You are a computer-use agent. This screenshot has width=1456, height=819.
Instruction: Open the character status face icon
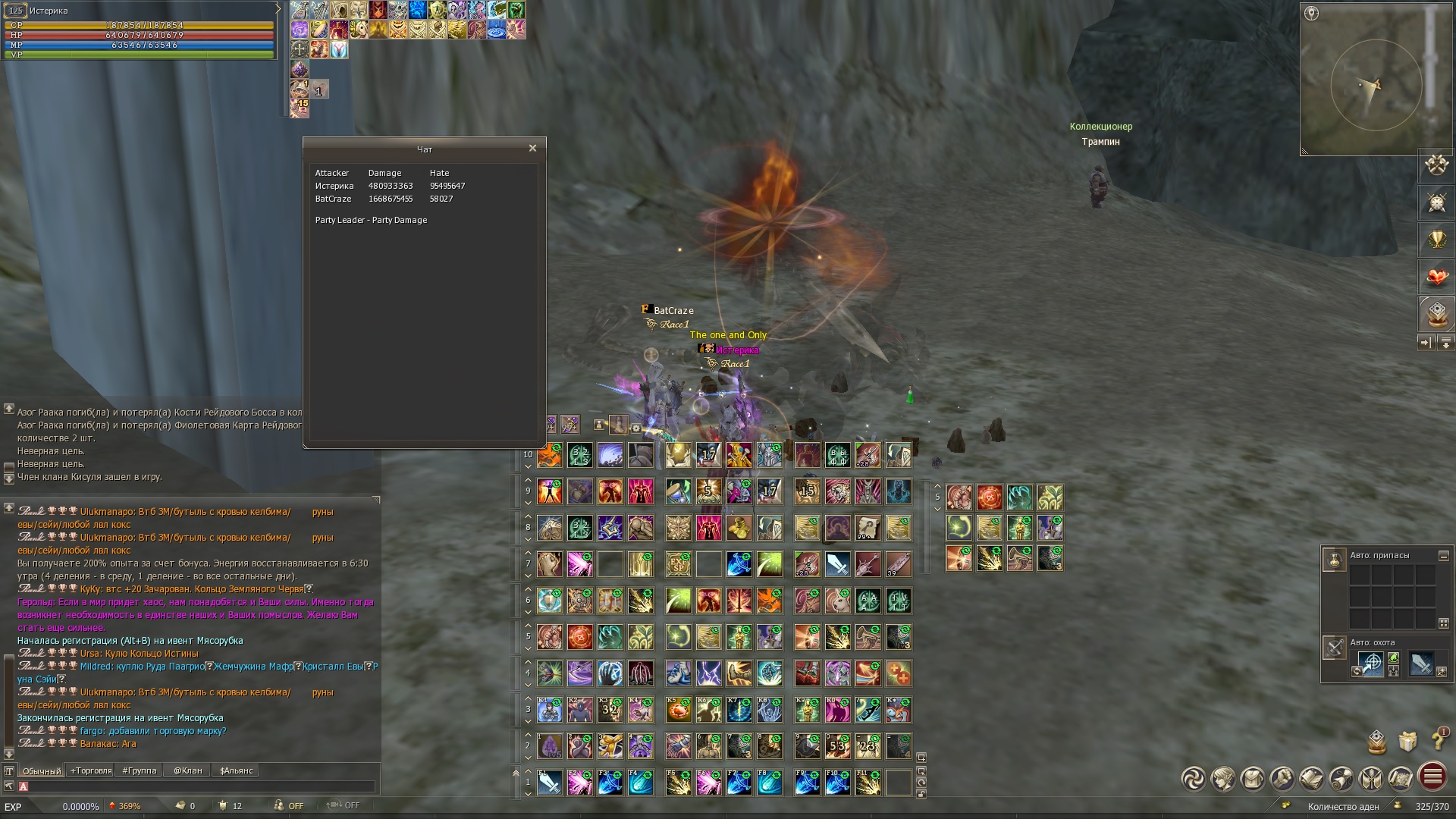(1223, 779)
